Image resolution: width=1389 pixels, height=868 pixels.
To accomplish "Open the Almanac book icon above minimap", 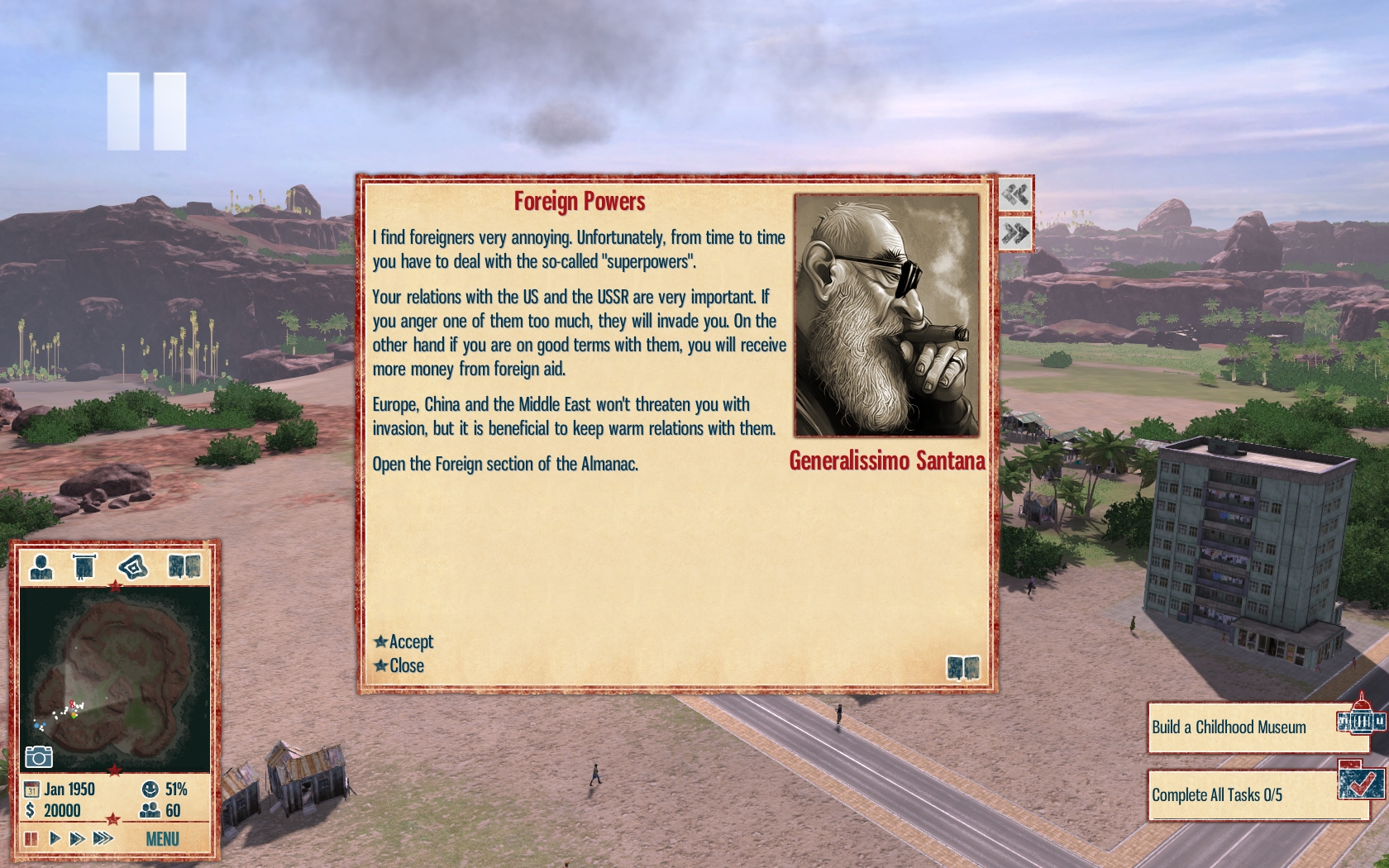I will (x=184, y=566).
